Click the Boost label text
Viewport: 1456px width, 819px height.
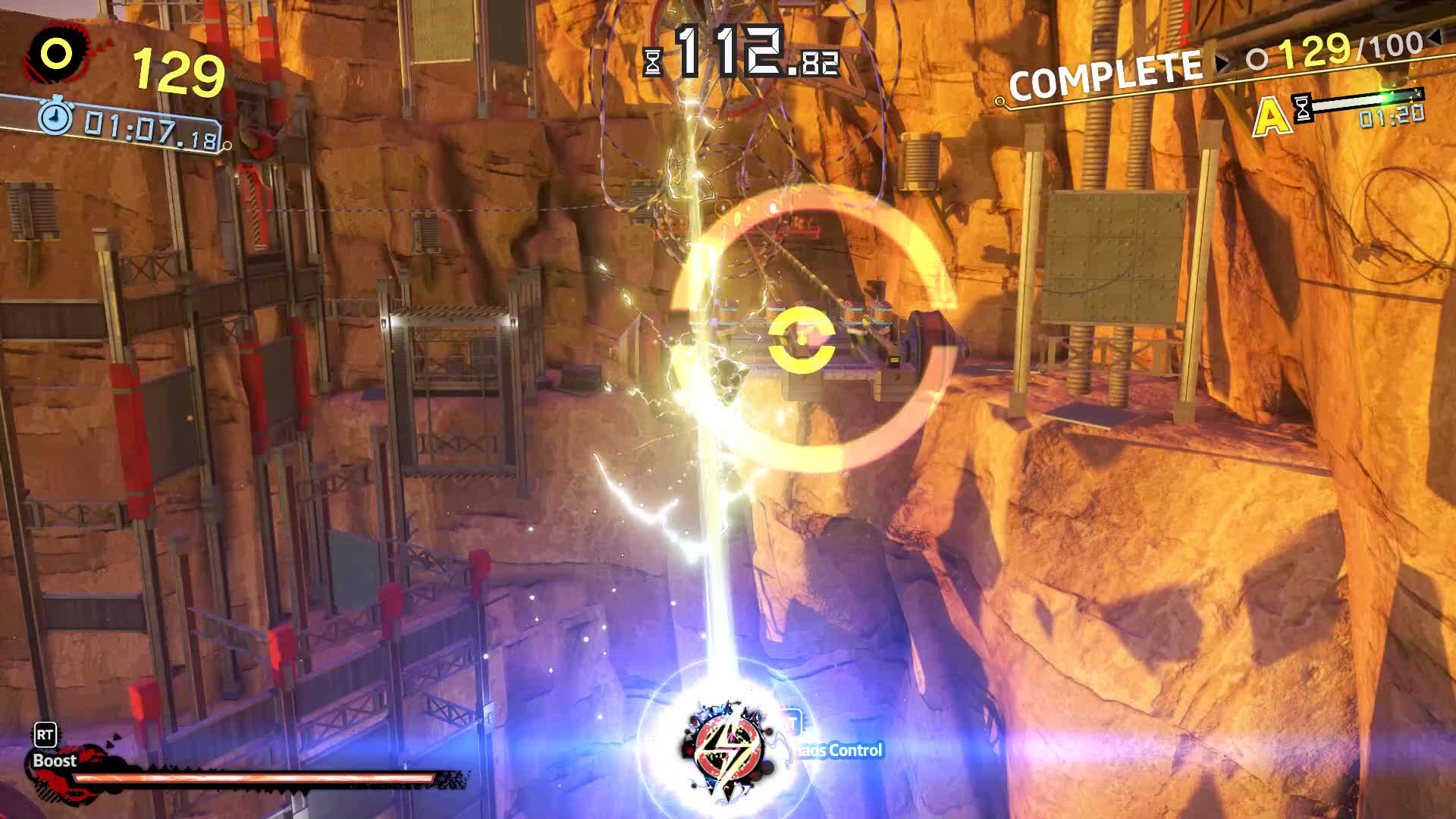point(53,761)
